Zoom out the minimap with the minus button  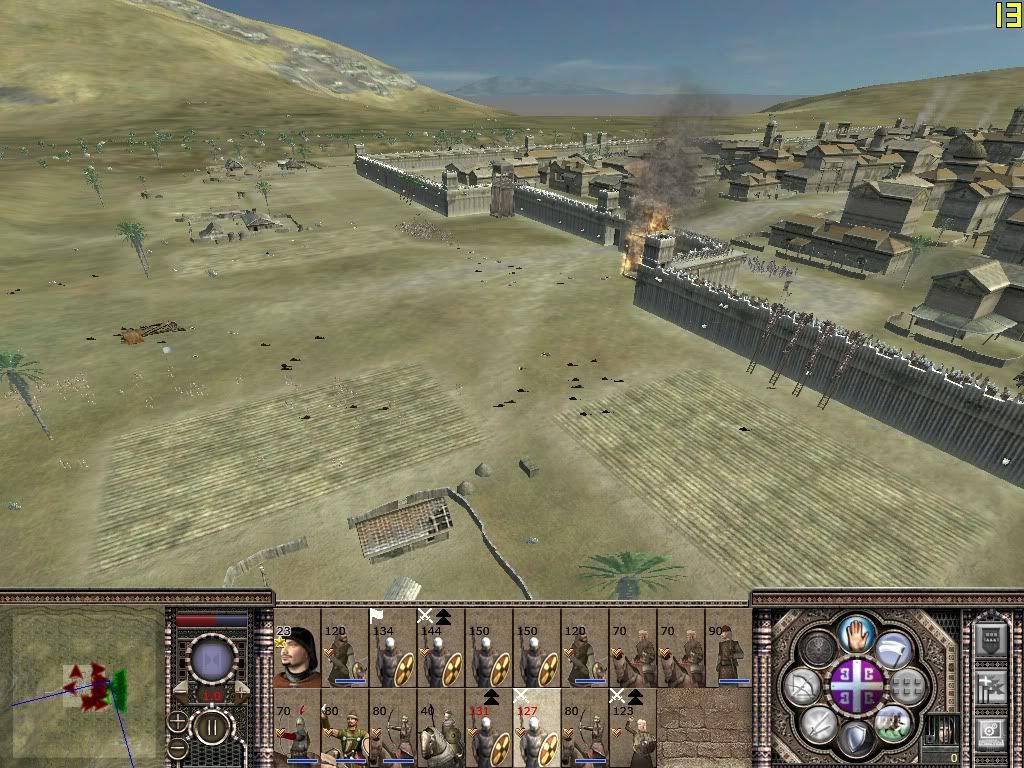pos(178,747)
